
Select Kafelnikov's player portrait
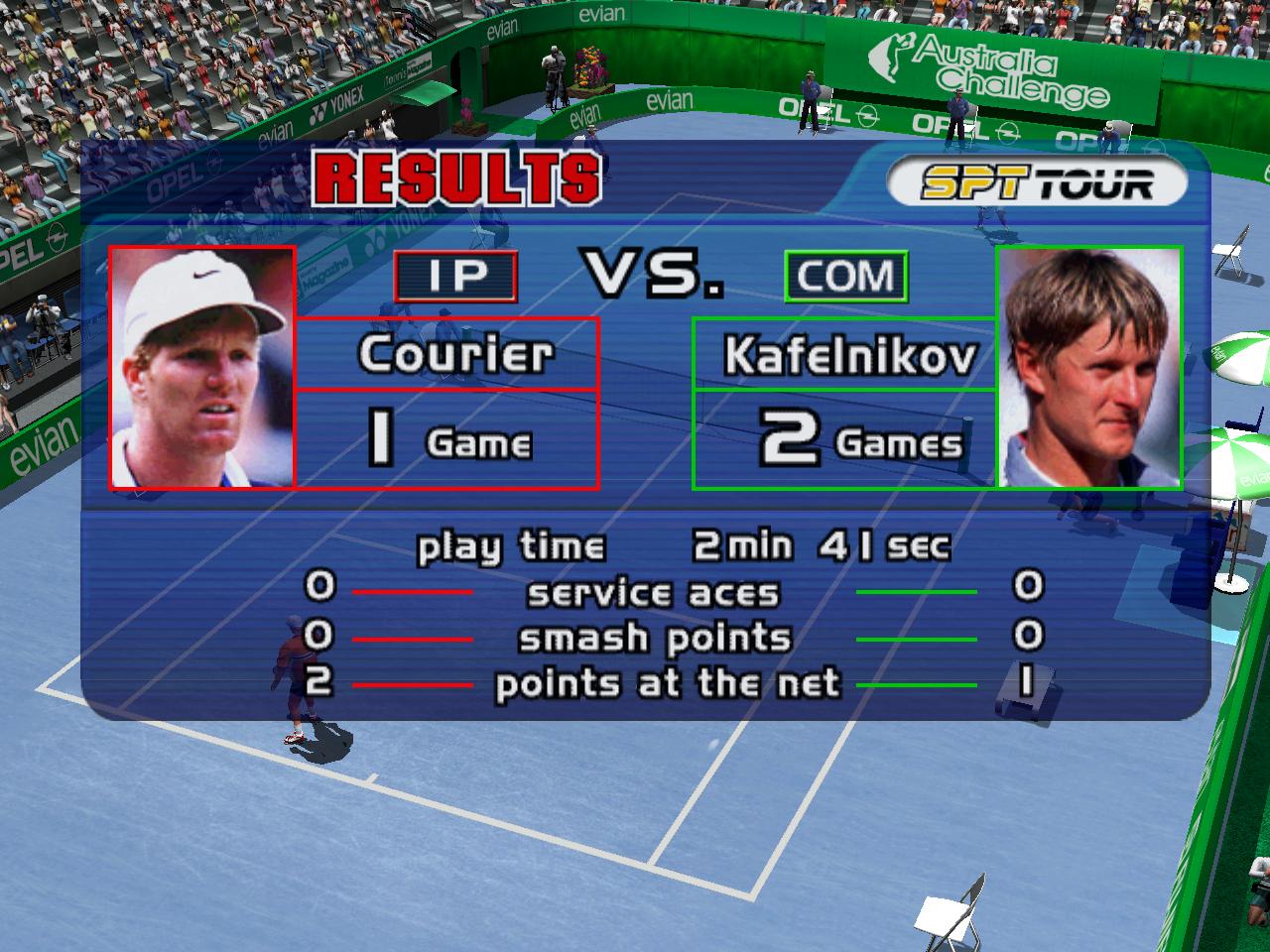pyautogui.click(x=1088, y=367)
